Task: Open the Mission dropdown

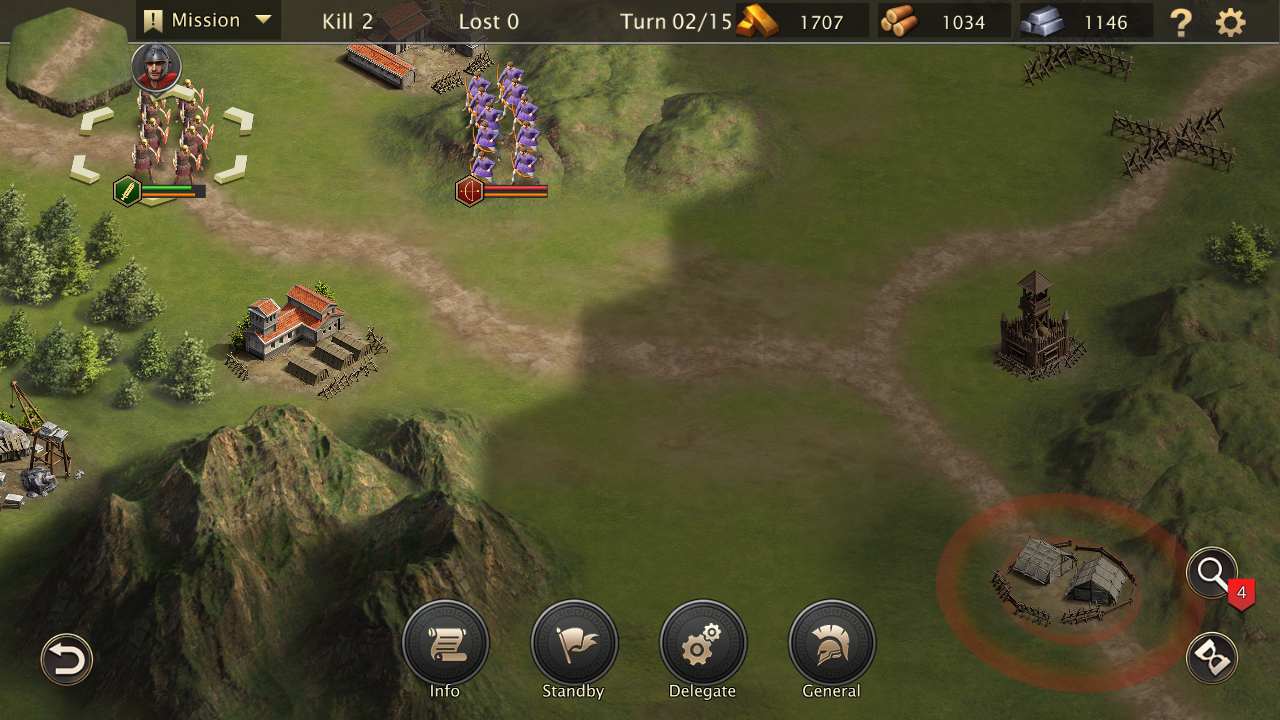Action: coord(208,20)
